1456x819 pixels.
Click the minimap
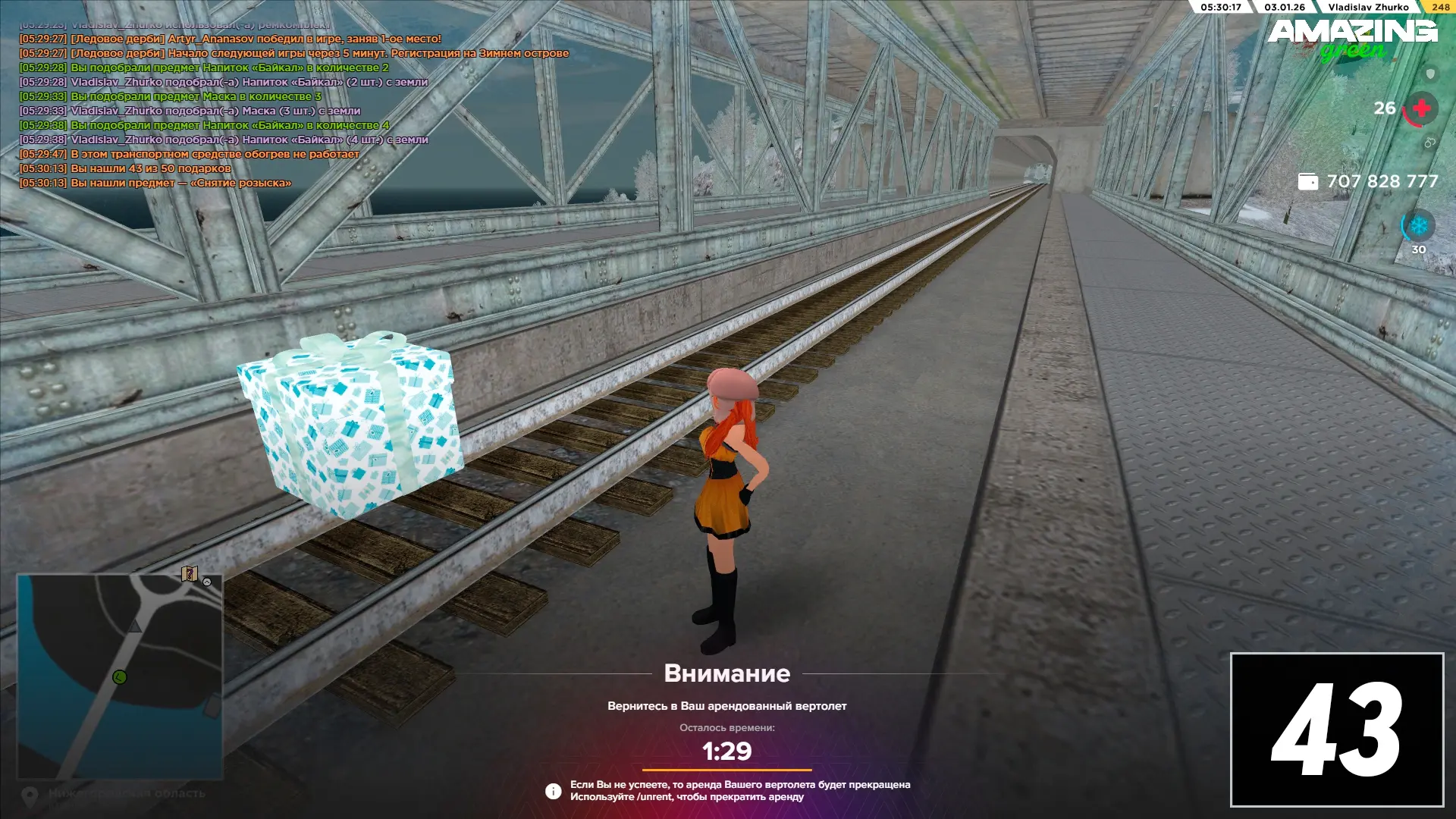[x=120, y=676]
